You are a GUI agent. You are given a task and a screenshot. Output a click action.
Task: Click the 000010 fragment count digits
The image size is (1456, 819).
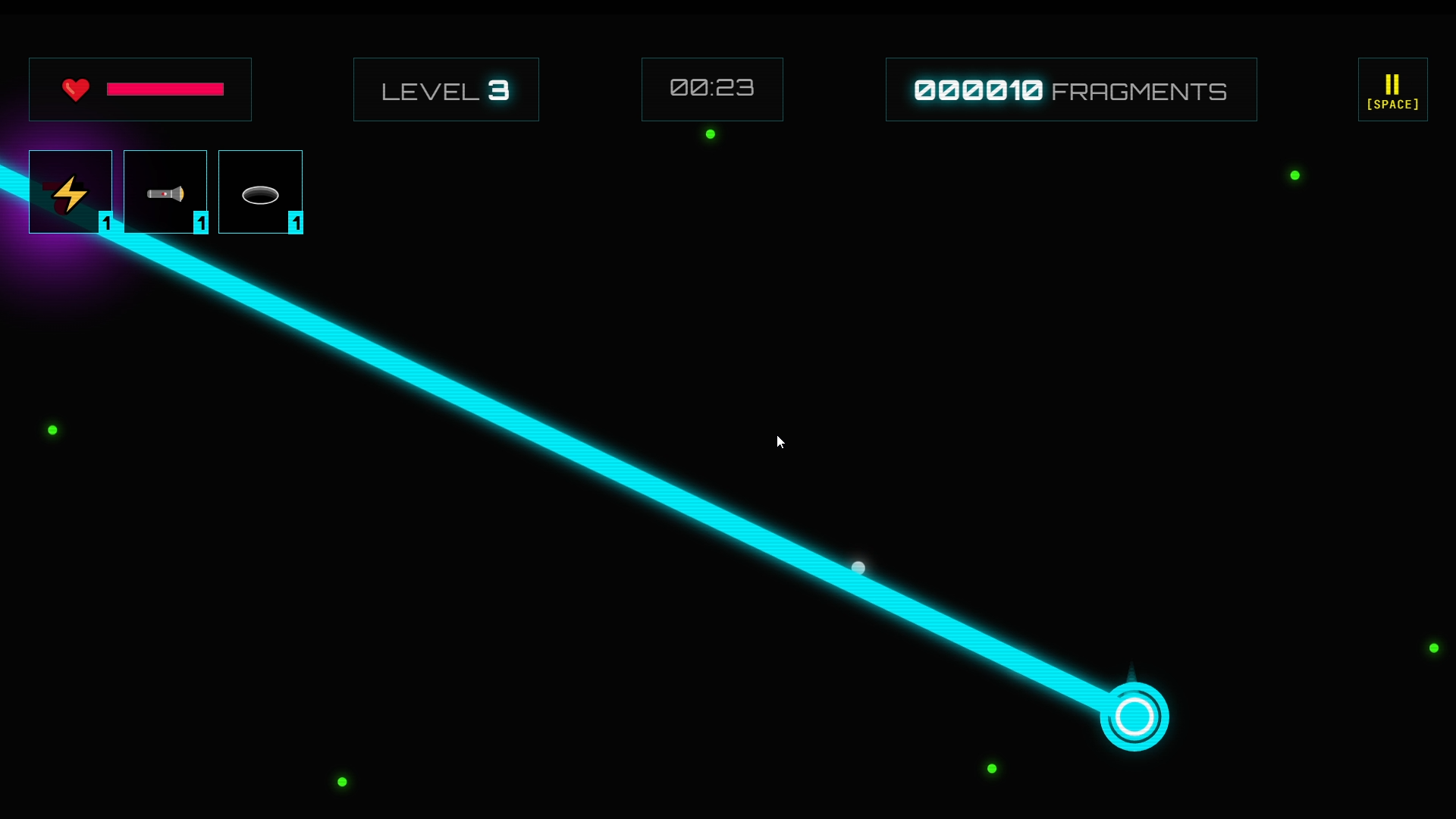pos(977,89)
